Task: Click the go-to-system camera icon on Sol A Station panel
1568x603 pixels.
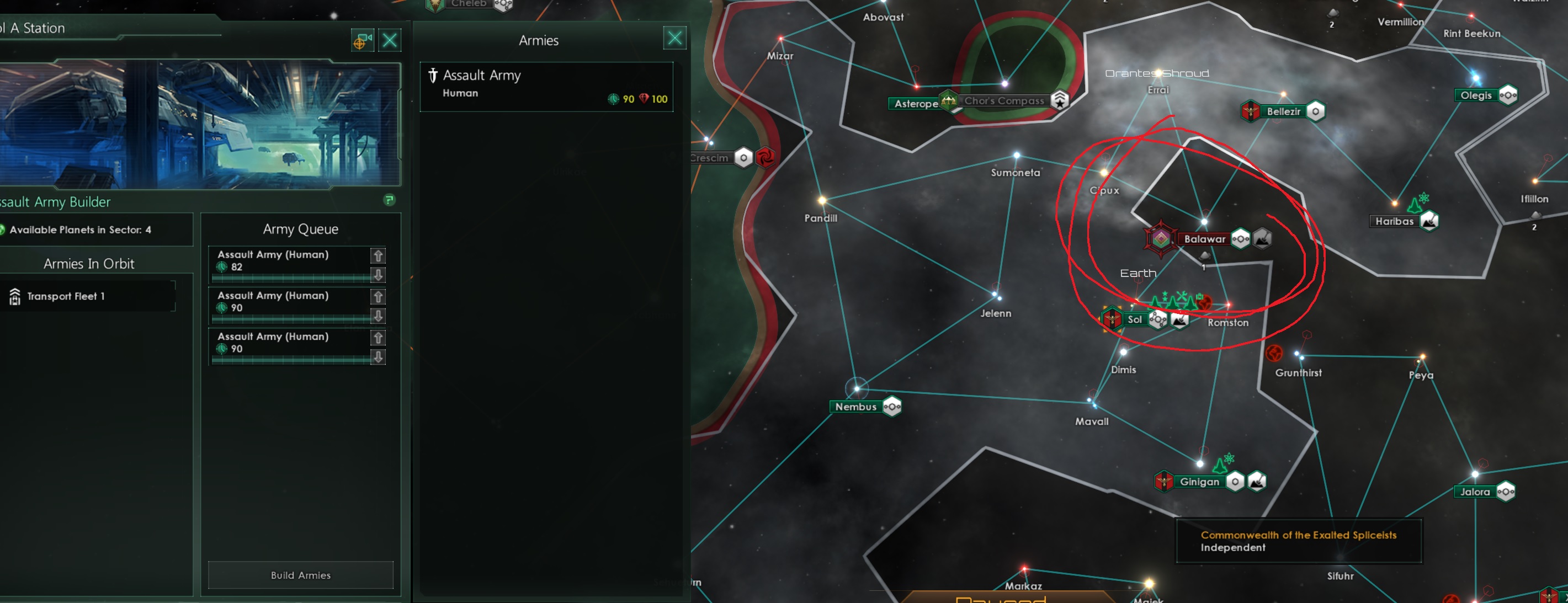Action: (363, 40)
